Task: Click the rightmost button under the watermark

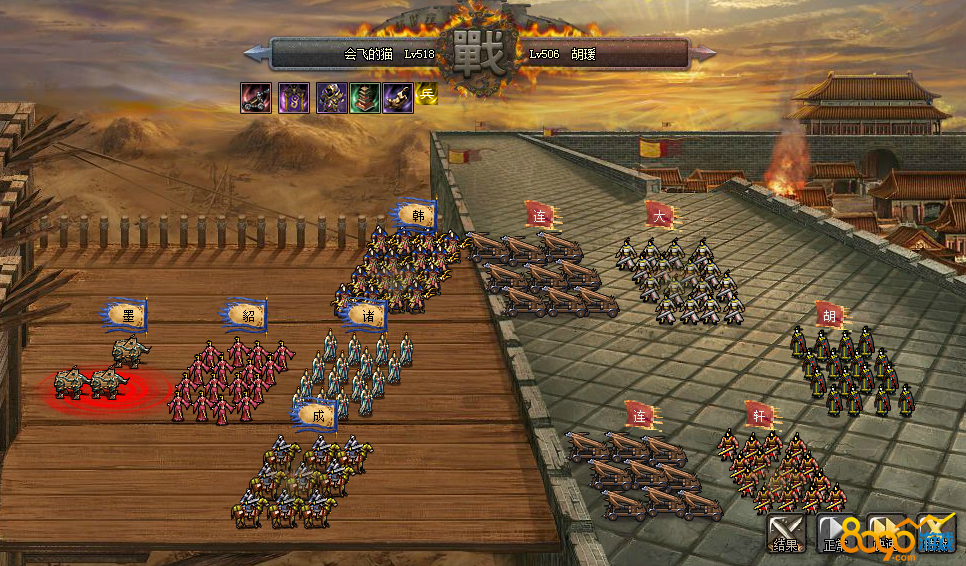Action: click(936, 533)
